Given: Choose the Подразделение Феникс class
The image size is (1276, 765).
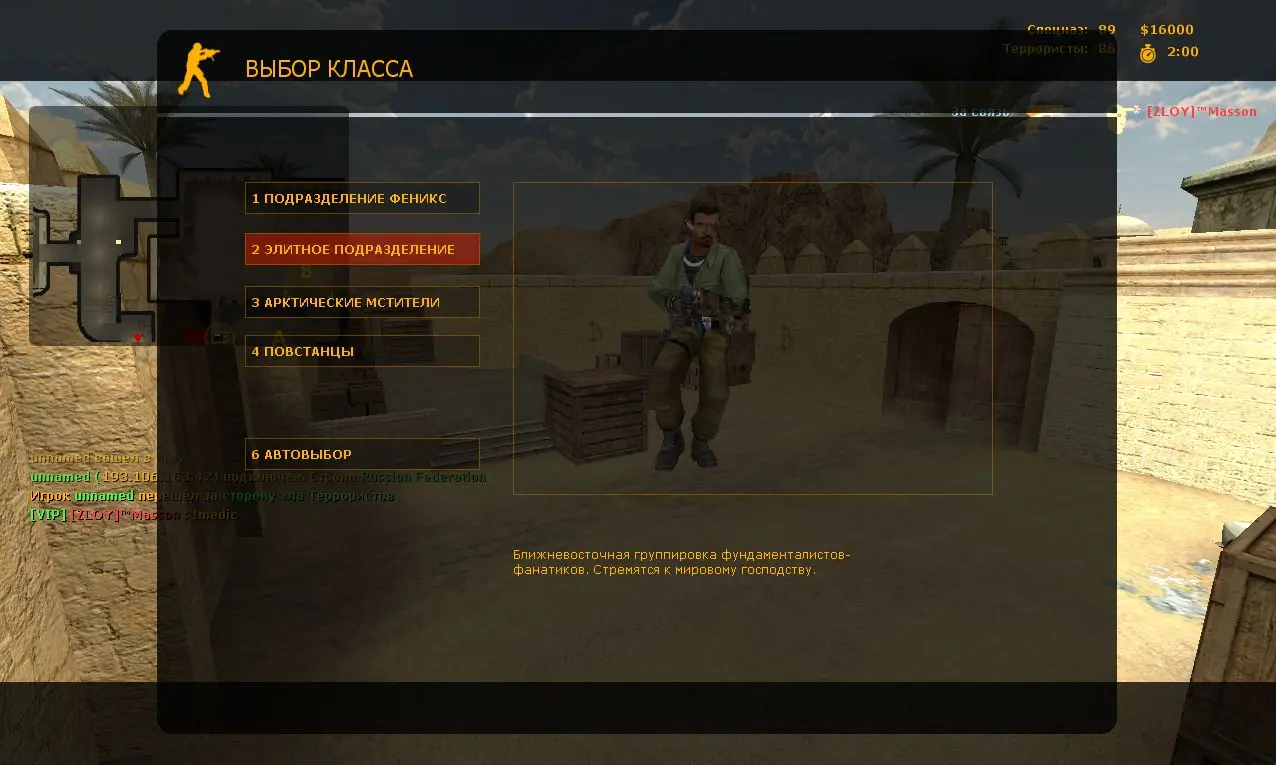Looking at the screenshot, I should (362, 198).
